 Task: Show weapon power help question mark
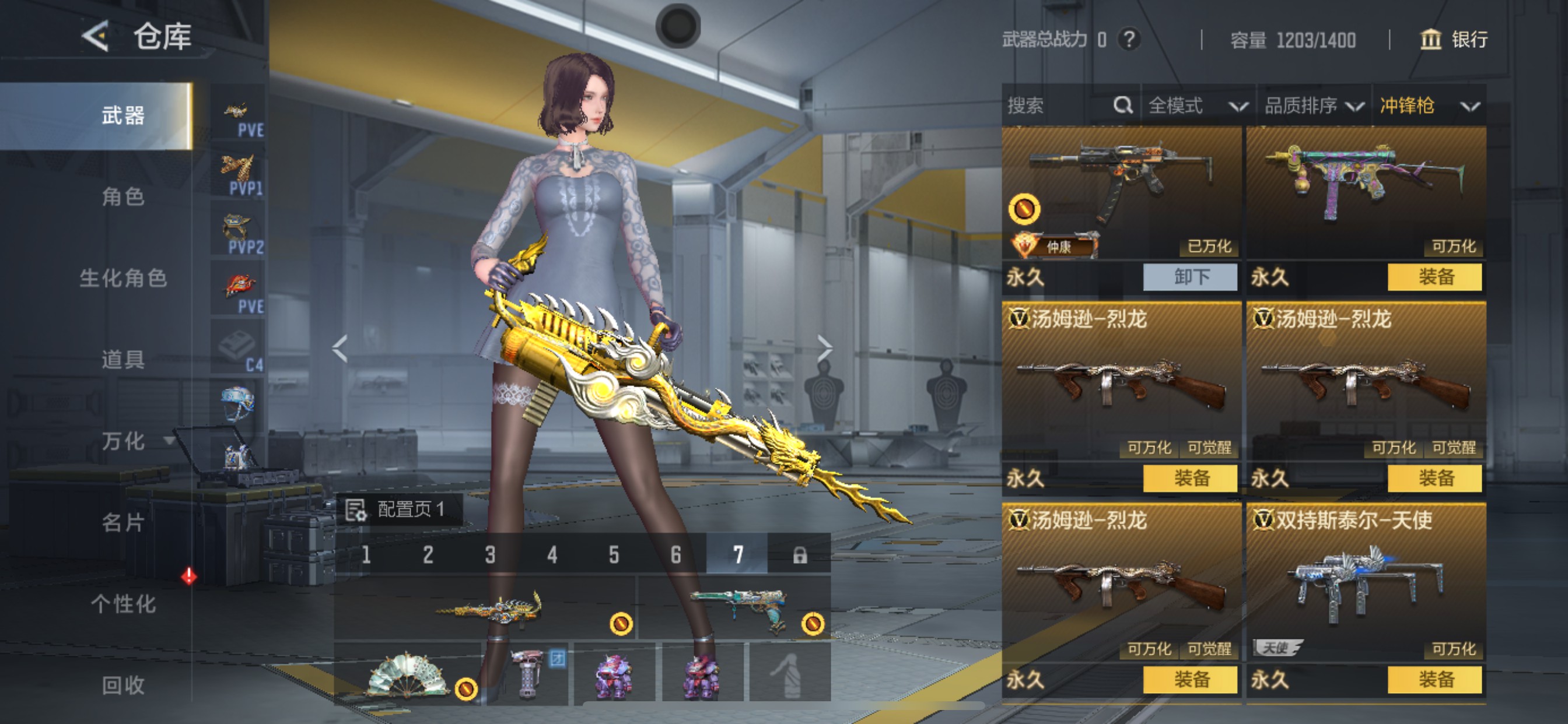pos(1130,40)
